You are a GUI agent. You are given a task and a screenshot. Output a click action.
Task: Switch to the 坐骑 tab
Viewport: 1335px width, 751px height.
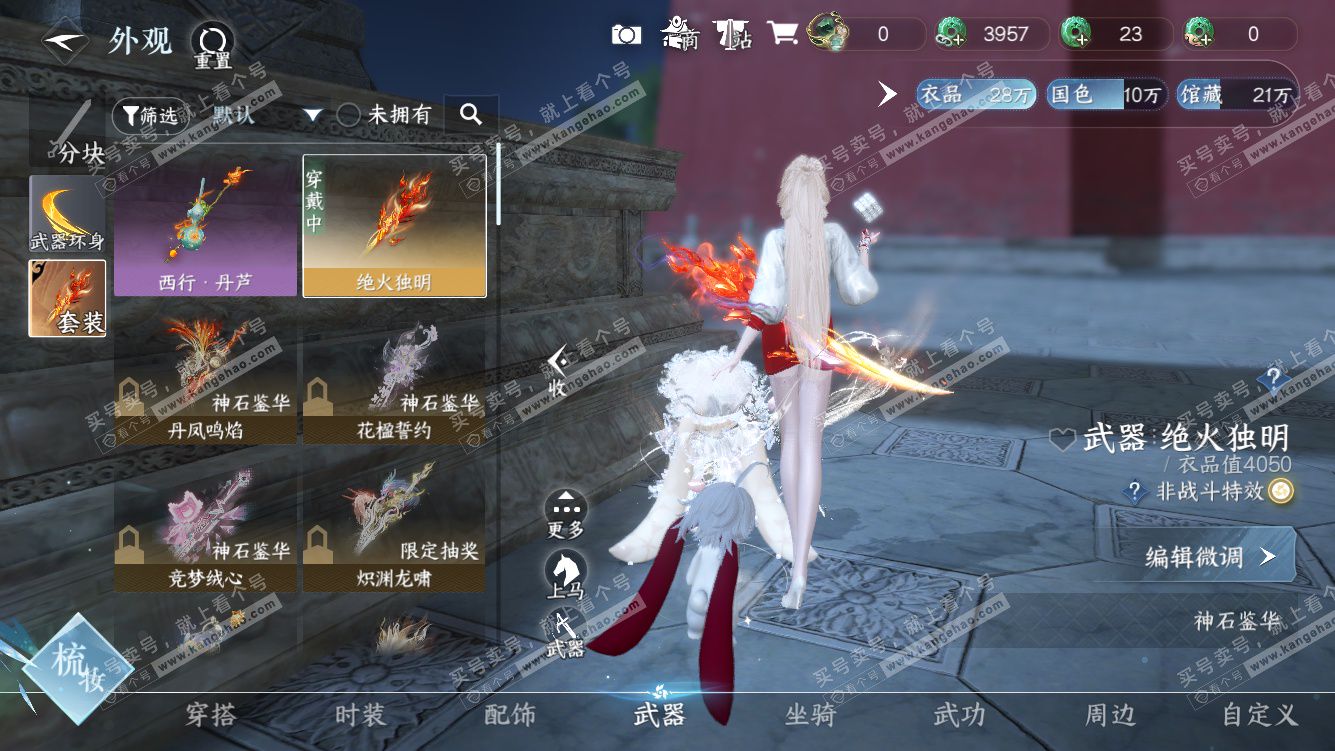(810, 714)
